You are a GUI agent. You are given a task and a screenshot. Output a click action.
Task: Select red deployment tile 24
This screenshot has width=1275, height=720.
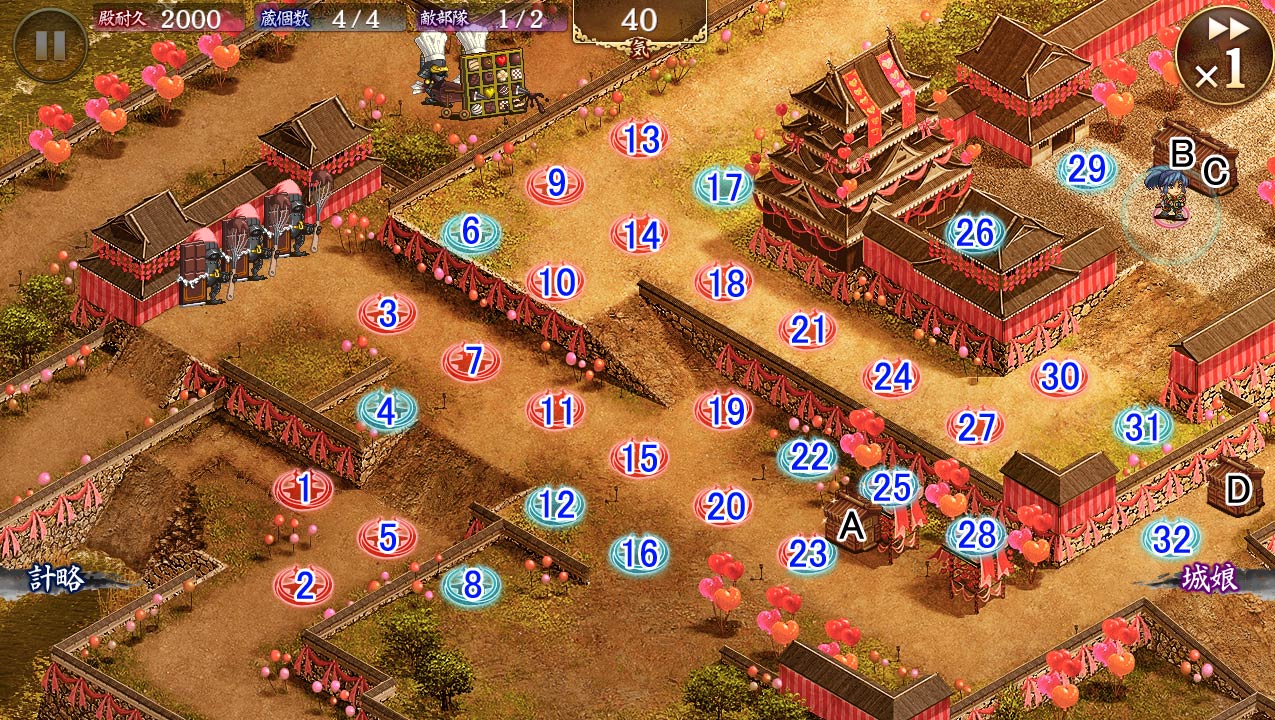(891, 377)
